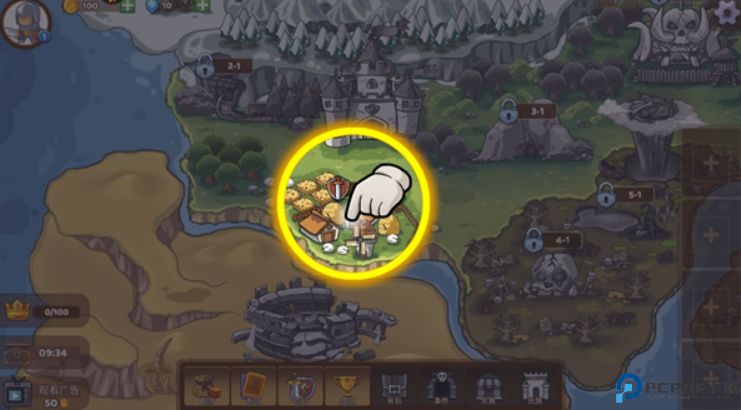Select locked level 4-1 marker
Screen dimensions: 741x410
click(x=534, y=239)
